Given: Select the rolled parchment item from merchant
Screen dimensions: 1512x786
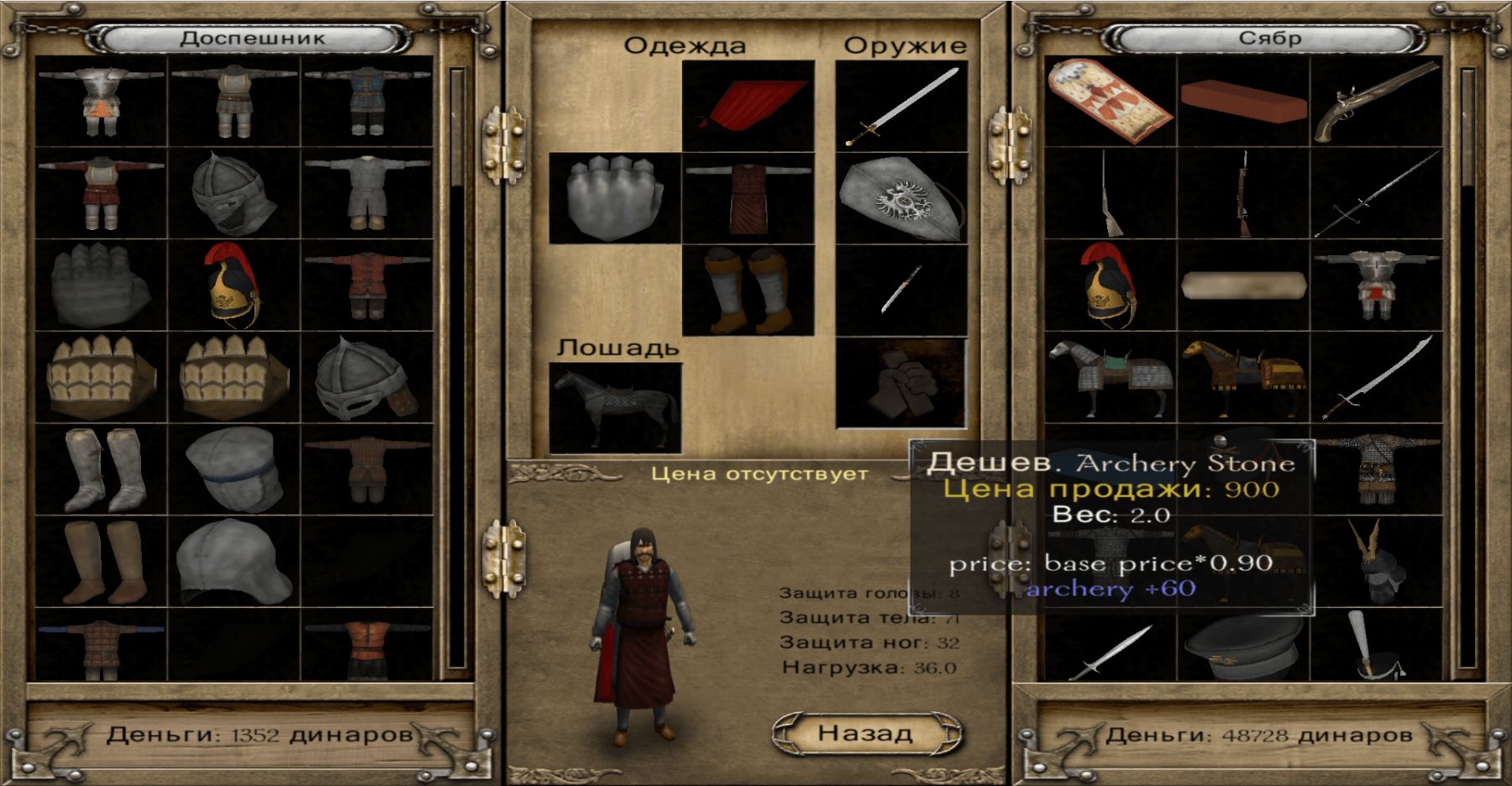Looking at the screenshot, I should (x=1243, y=286).
